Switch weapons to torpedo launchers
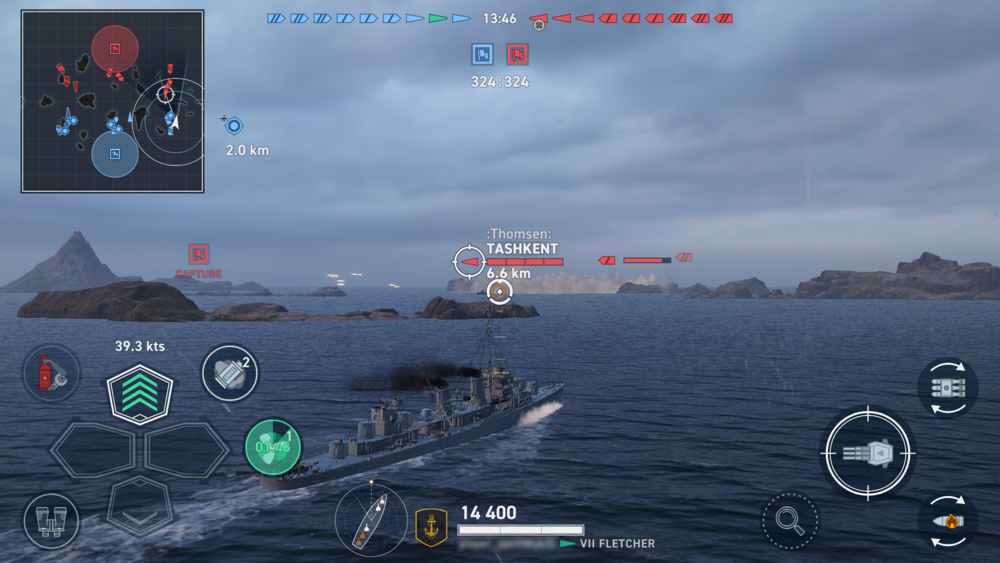Image resolution: width=1000 pixels, height=563 pixels. (x=947, y=387)
